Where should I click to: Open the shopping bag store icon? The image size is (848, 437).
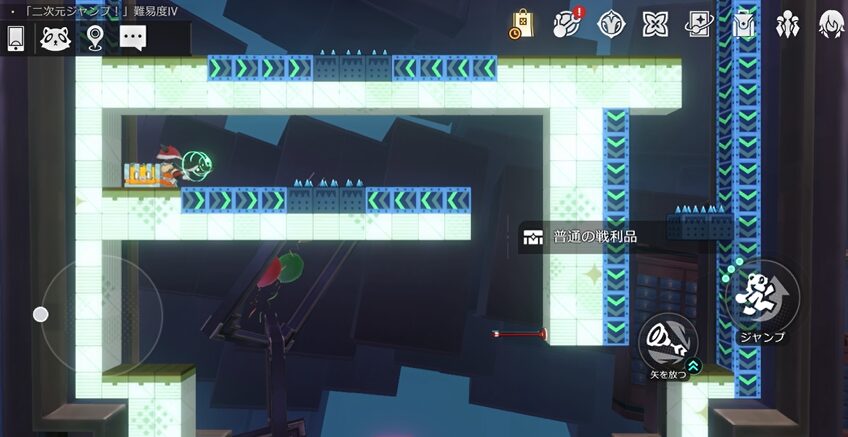(521, 24)
